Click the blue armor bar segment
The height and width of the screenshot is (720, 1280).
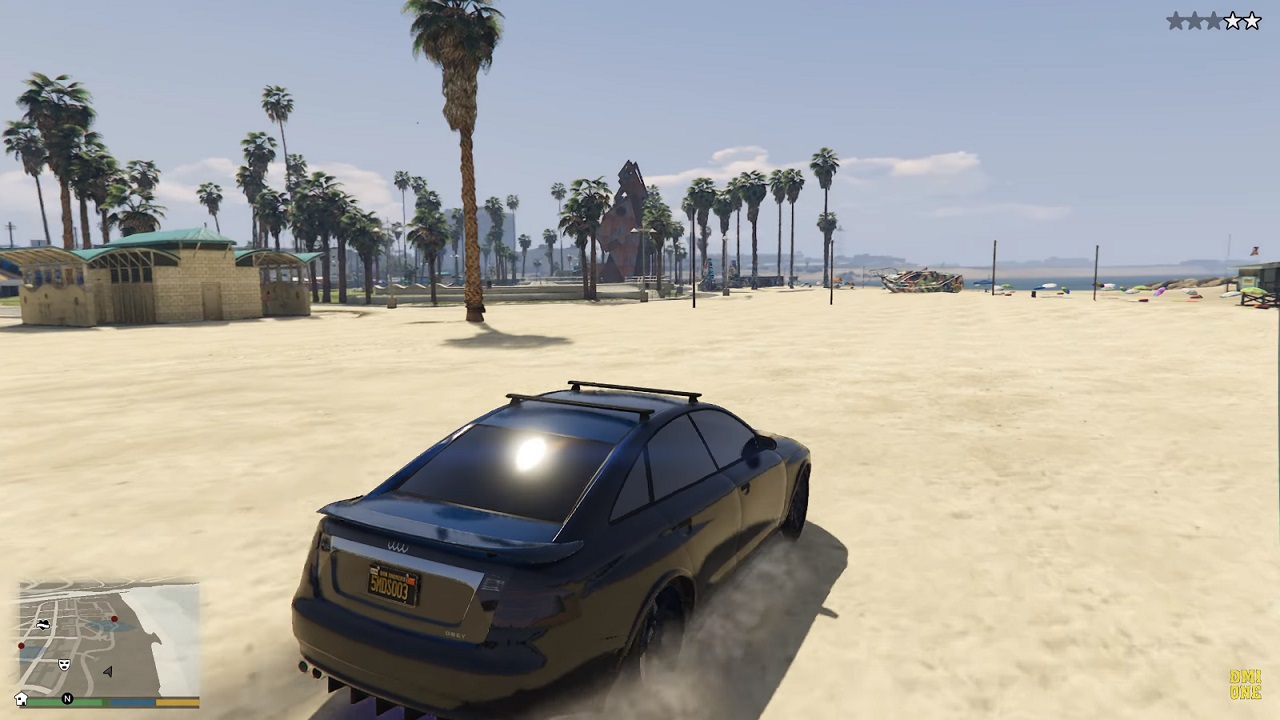133,702
